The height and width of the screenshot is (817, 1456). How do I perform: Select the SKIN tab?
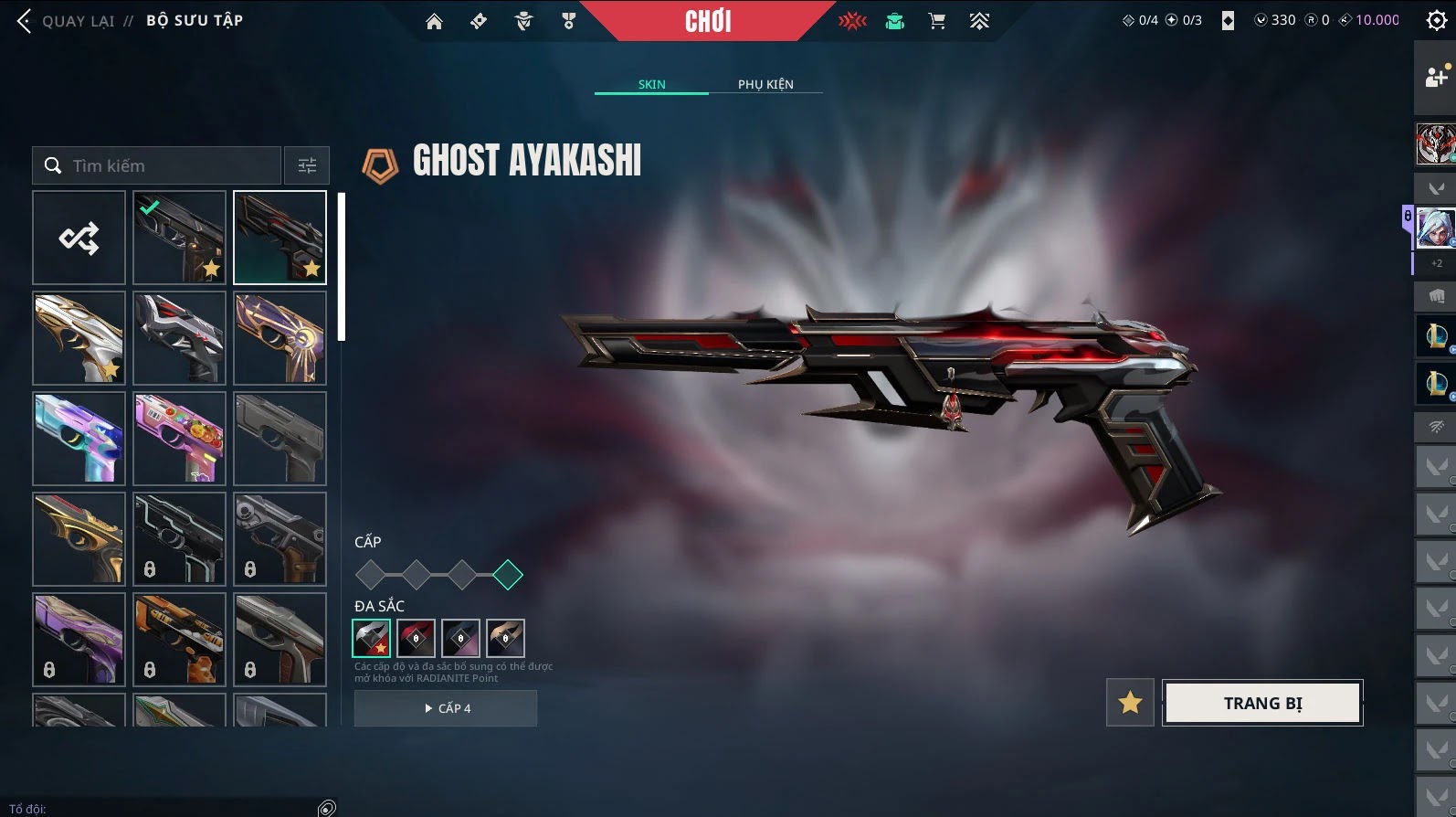point(651,84)
